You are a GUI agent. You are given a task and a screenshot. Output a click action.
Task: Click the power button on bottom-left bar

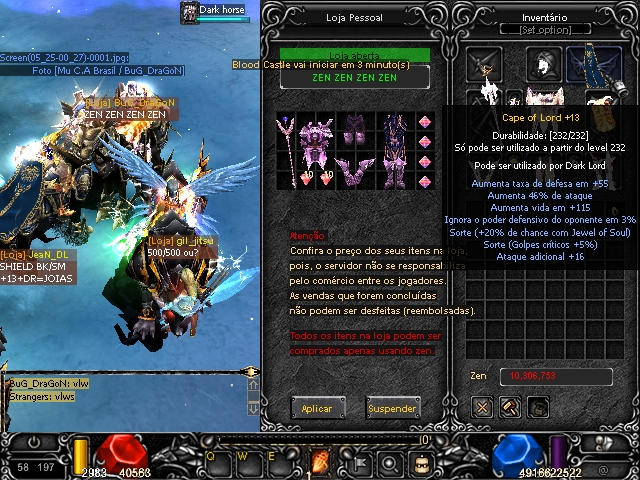point(35,441)
